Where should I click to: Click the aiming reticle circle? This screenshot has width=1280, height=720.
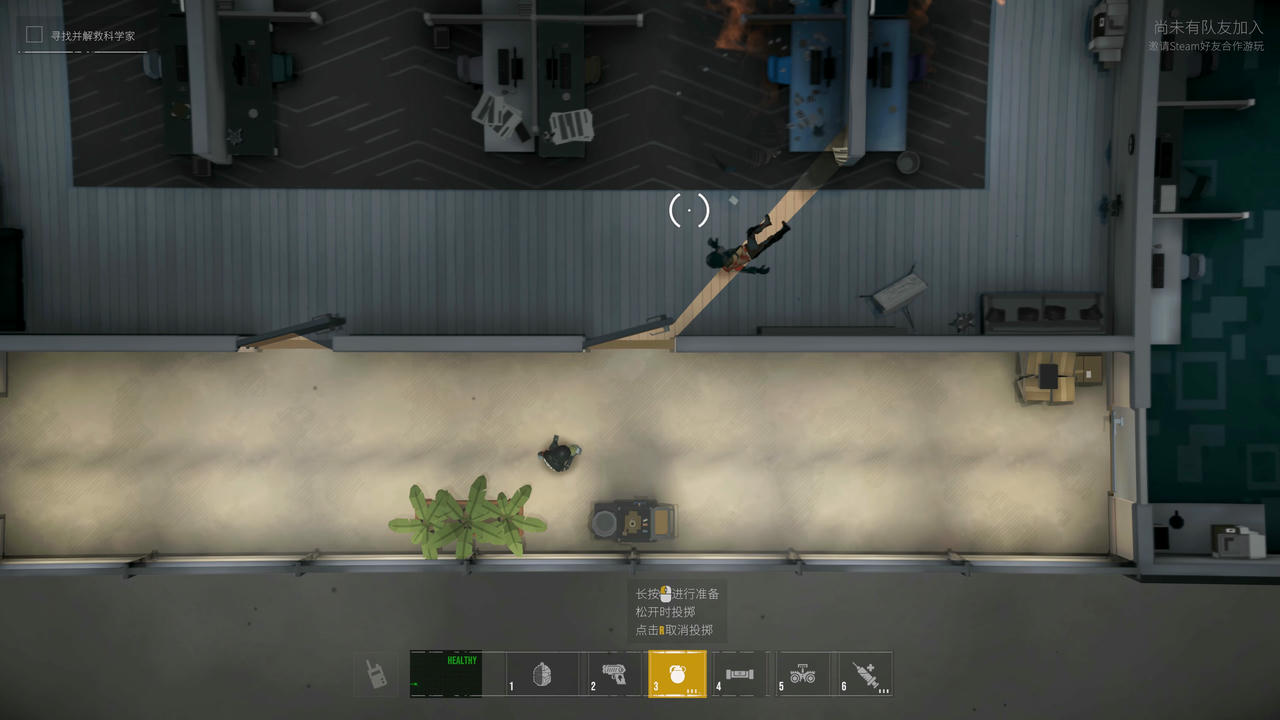click(x=688, y=212)
